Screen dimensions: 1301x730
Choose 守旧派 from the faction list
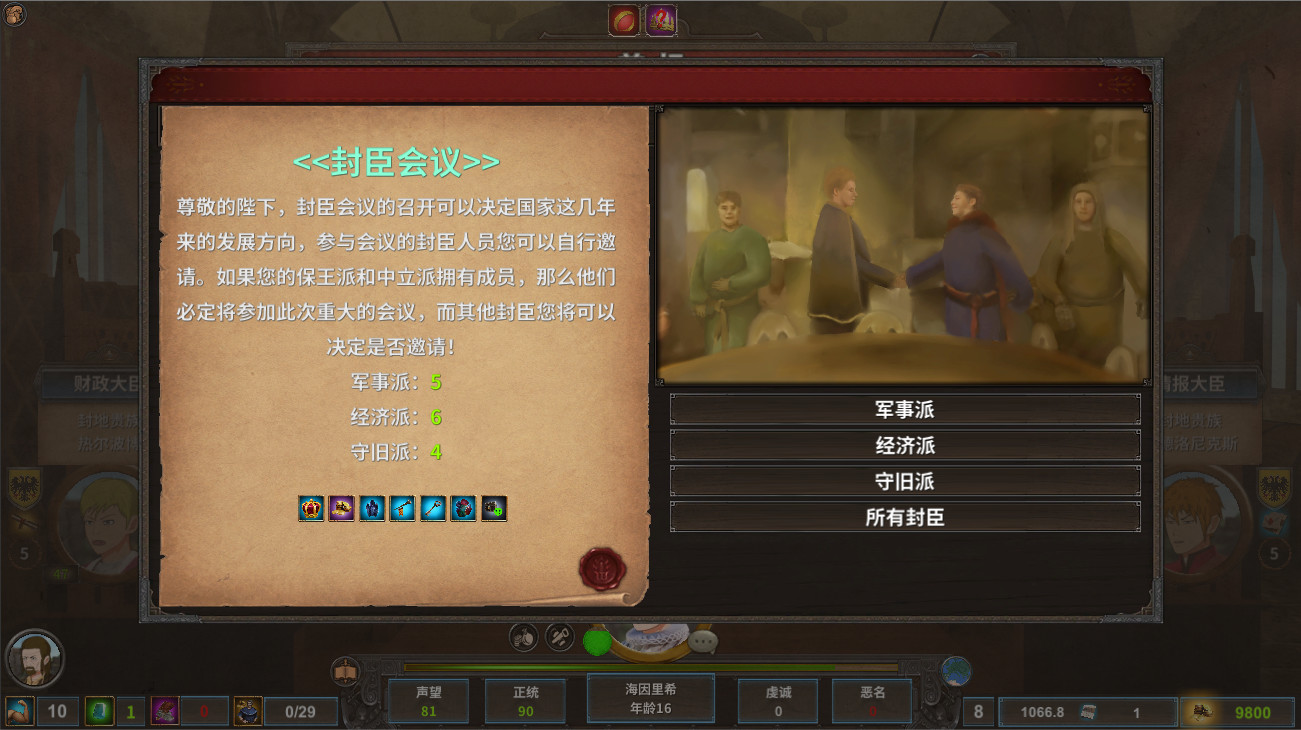905,481
